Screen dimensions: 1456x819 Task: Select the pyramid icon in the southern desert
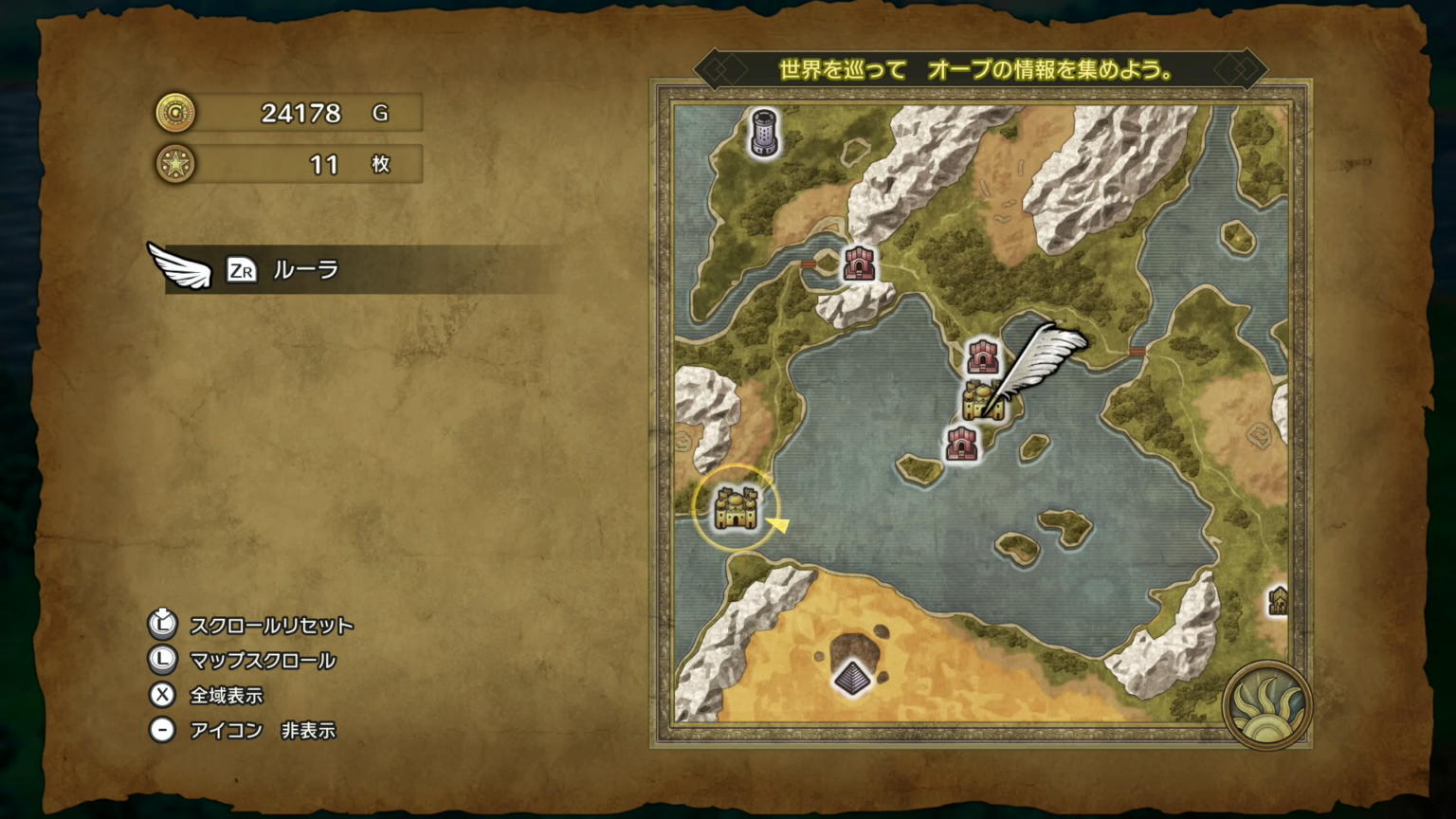(852, 675)
